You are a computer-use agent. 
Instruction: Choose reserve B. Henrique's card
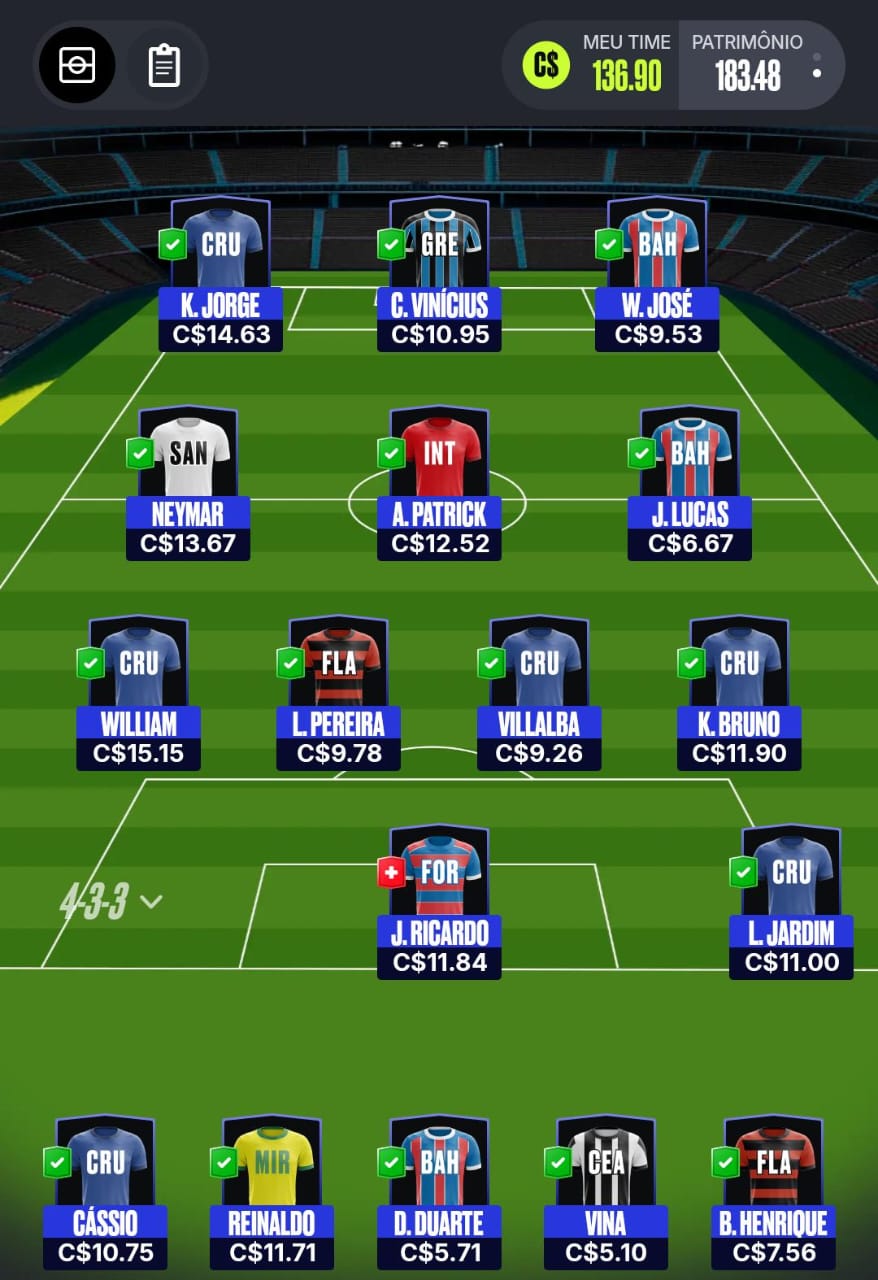(773, 1190)
